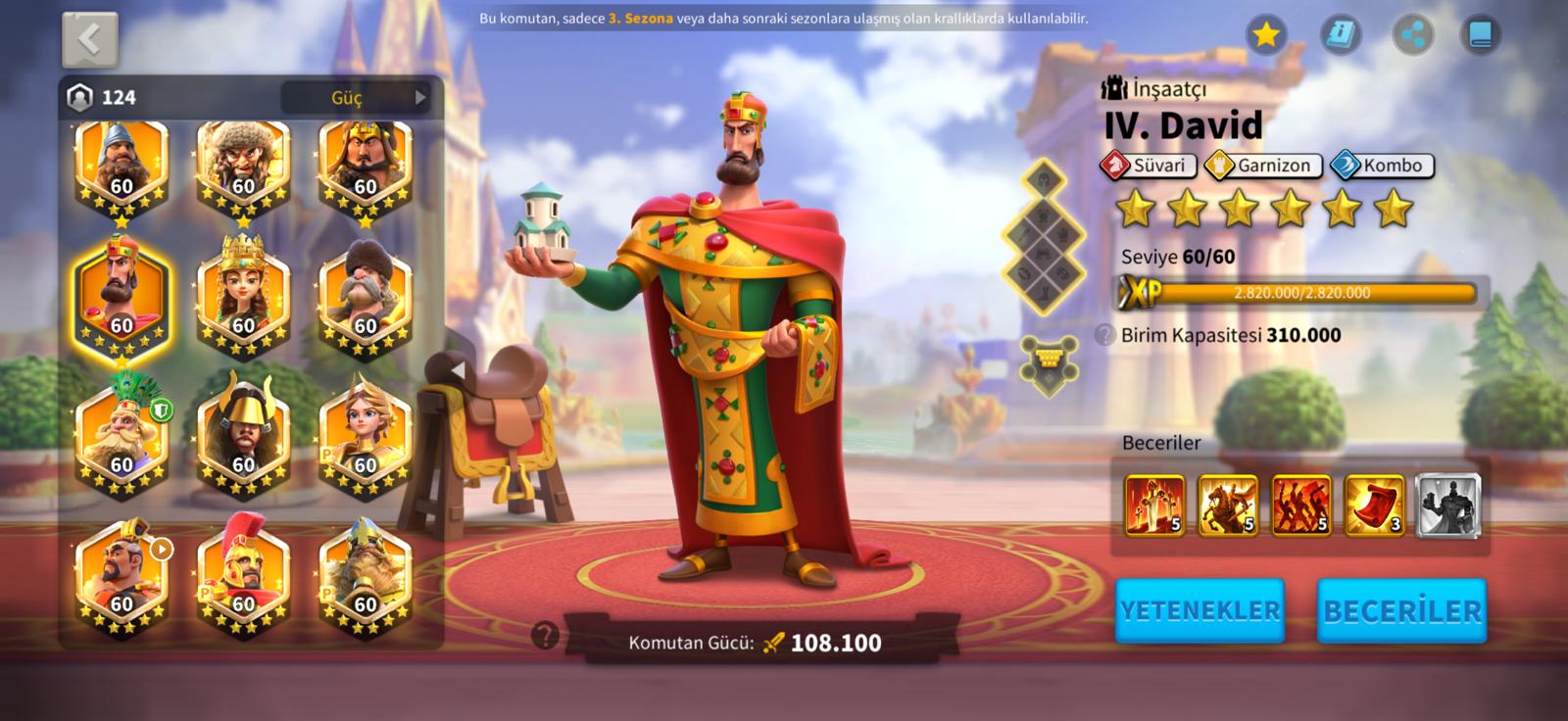Open the commander info card icon
This screenshot has width=1568, height=721.
pos(1340,36)
